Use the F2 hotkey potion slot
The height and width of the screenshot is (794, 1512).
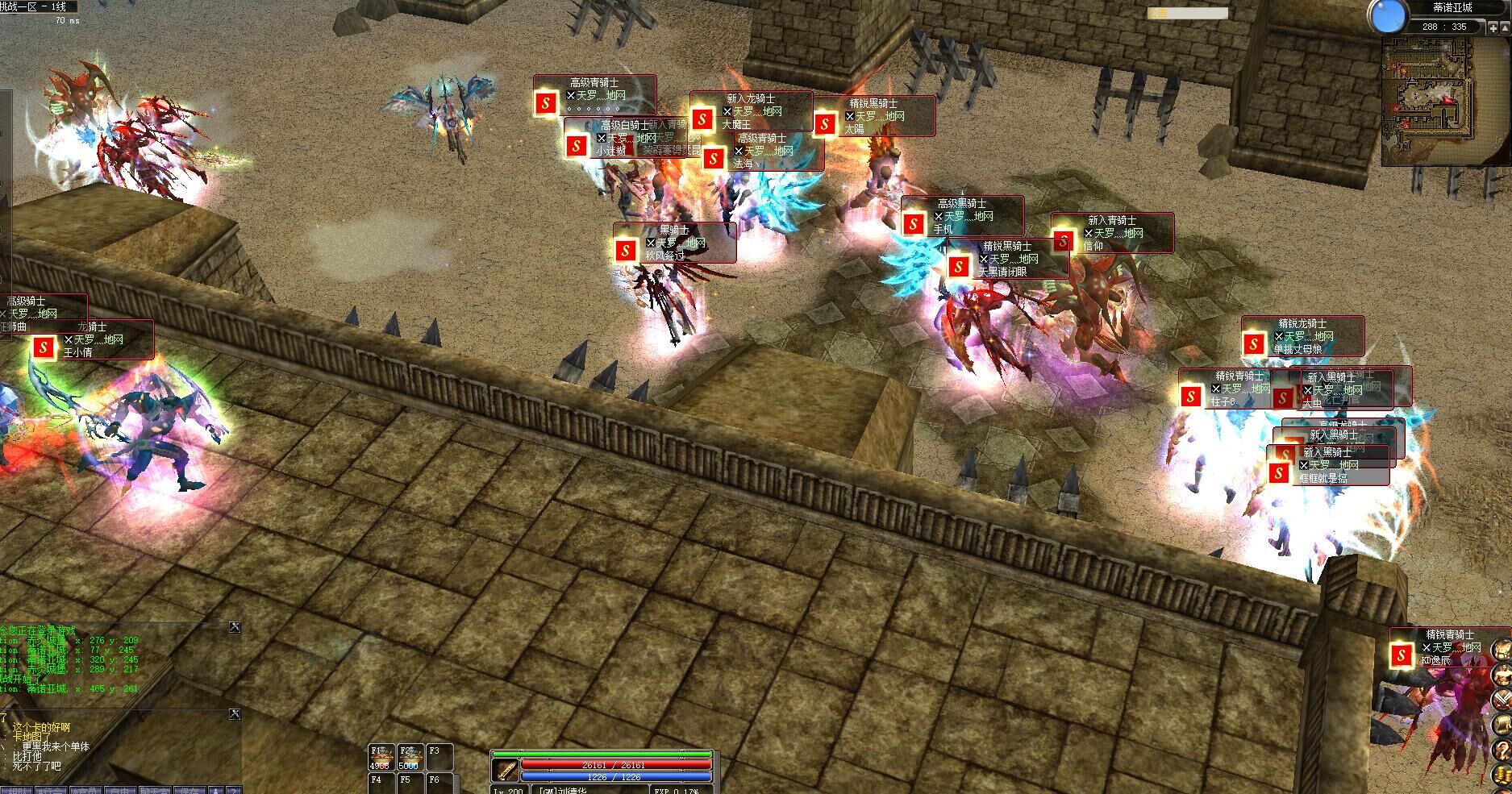(410, 758)
